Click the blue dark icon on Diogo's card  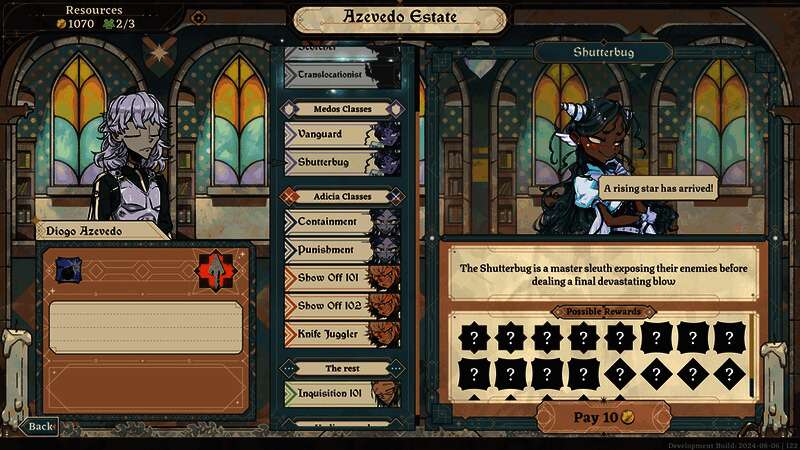click(x=67, y=268)
